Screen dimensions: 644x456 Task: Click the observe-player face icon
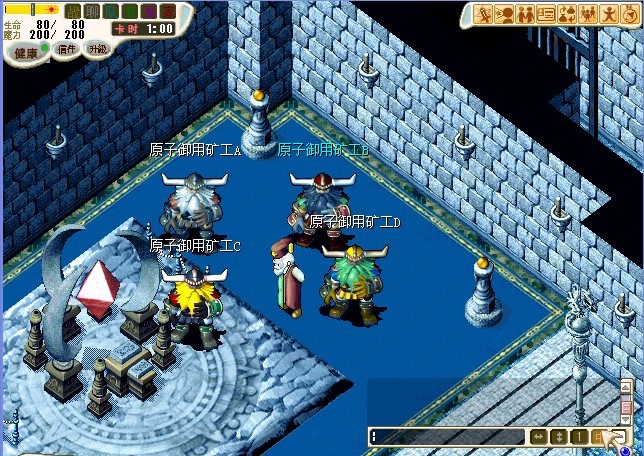click(x=504, y=14)
